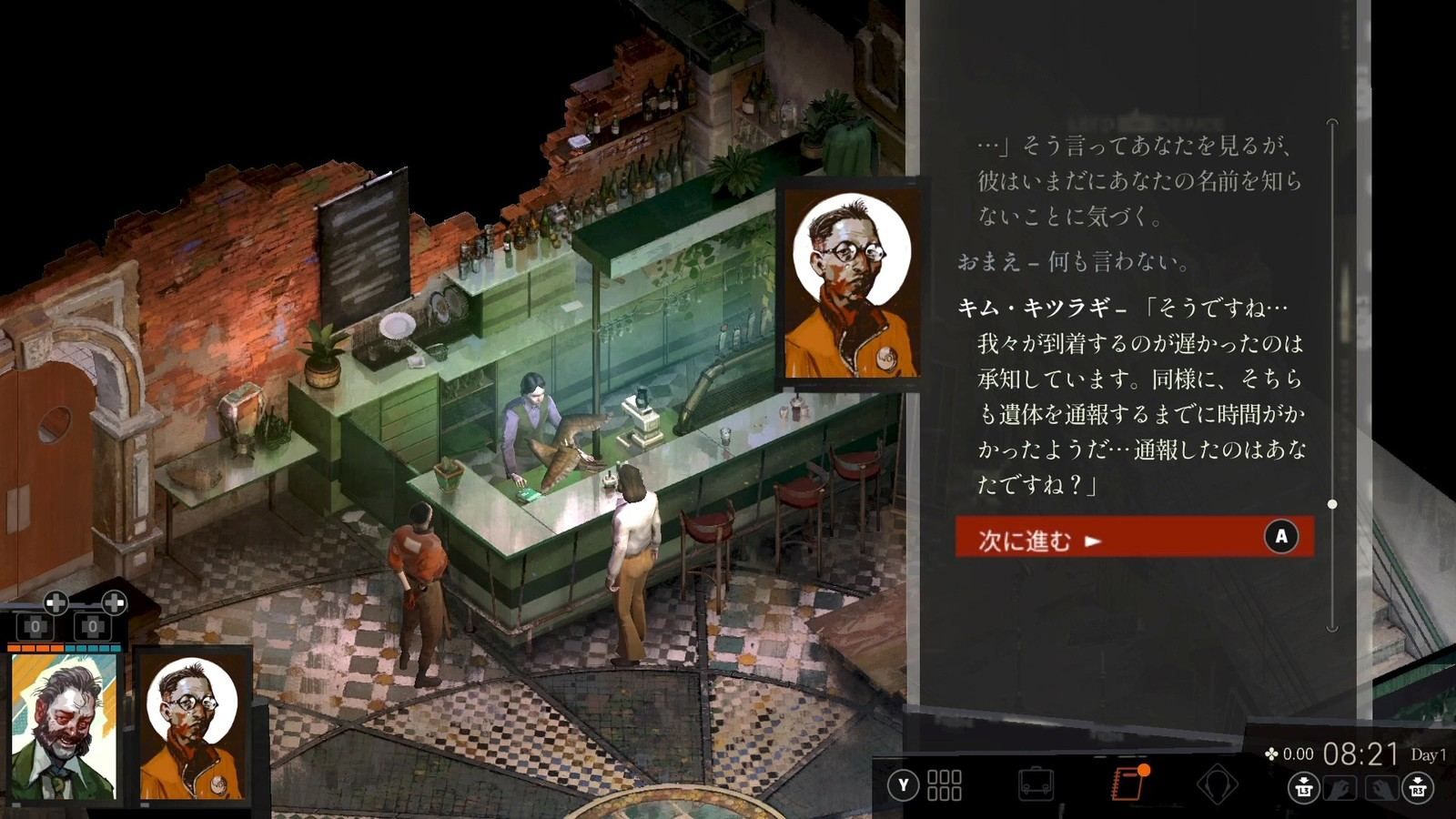Viewport: 1456px width, 819px height.
Task: Click the circled Y button icon
Action: coord(903,784)
